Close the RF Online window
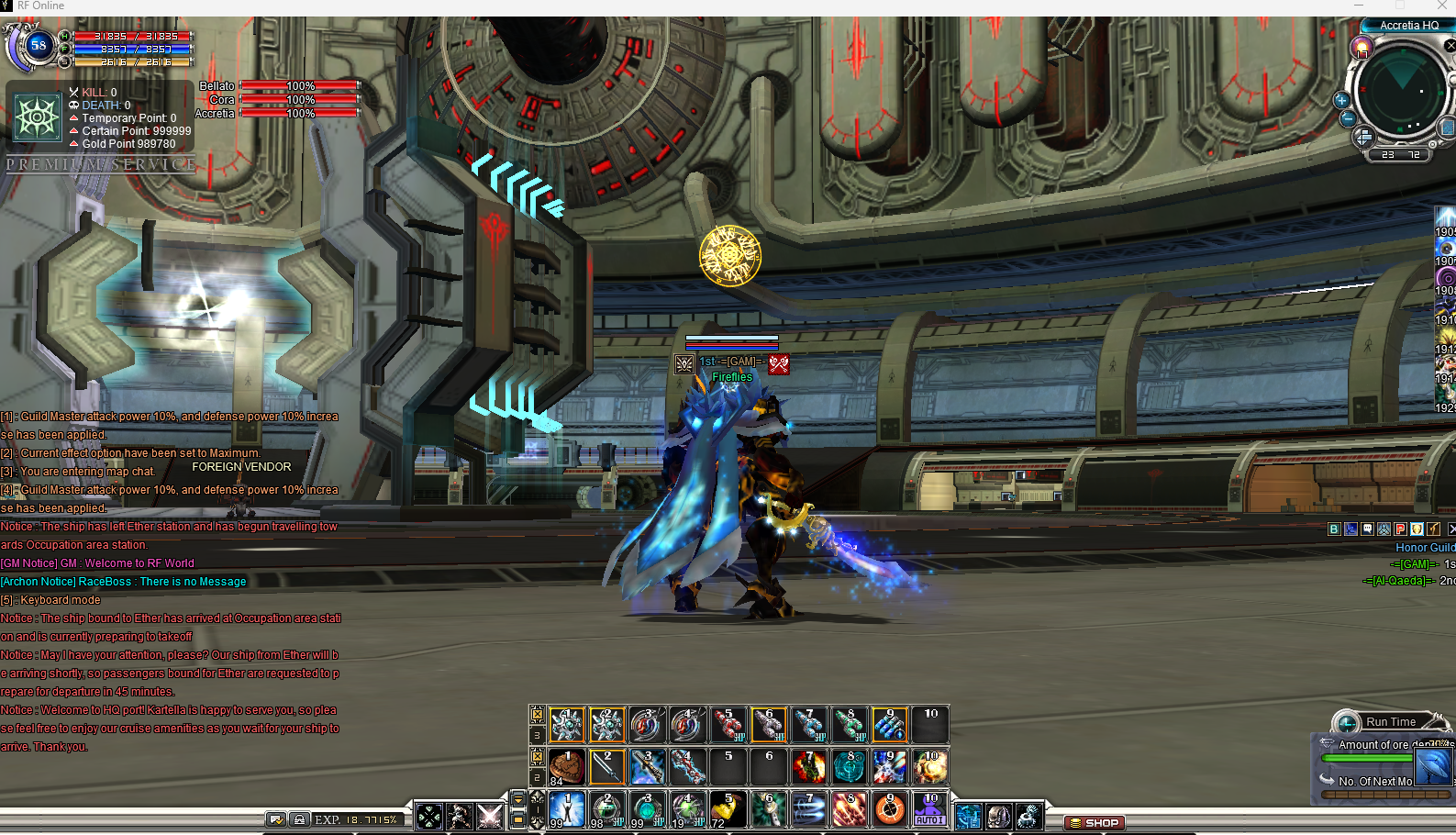1456x835 pixels. [x=1441, y=6]
